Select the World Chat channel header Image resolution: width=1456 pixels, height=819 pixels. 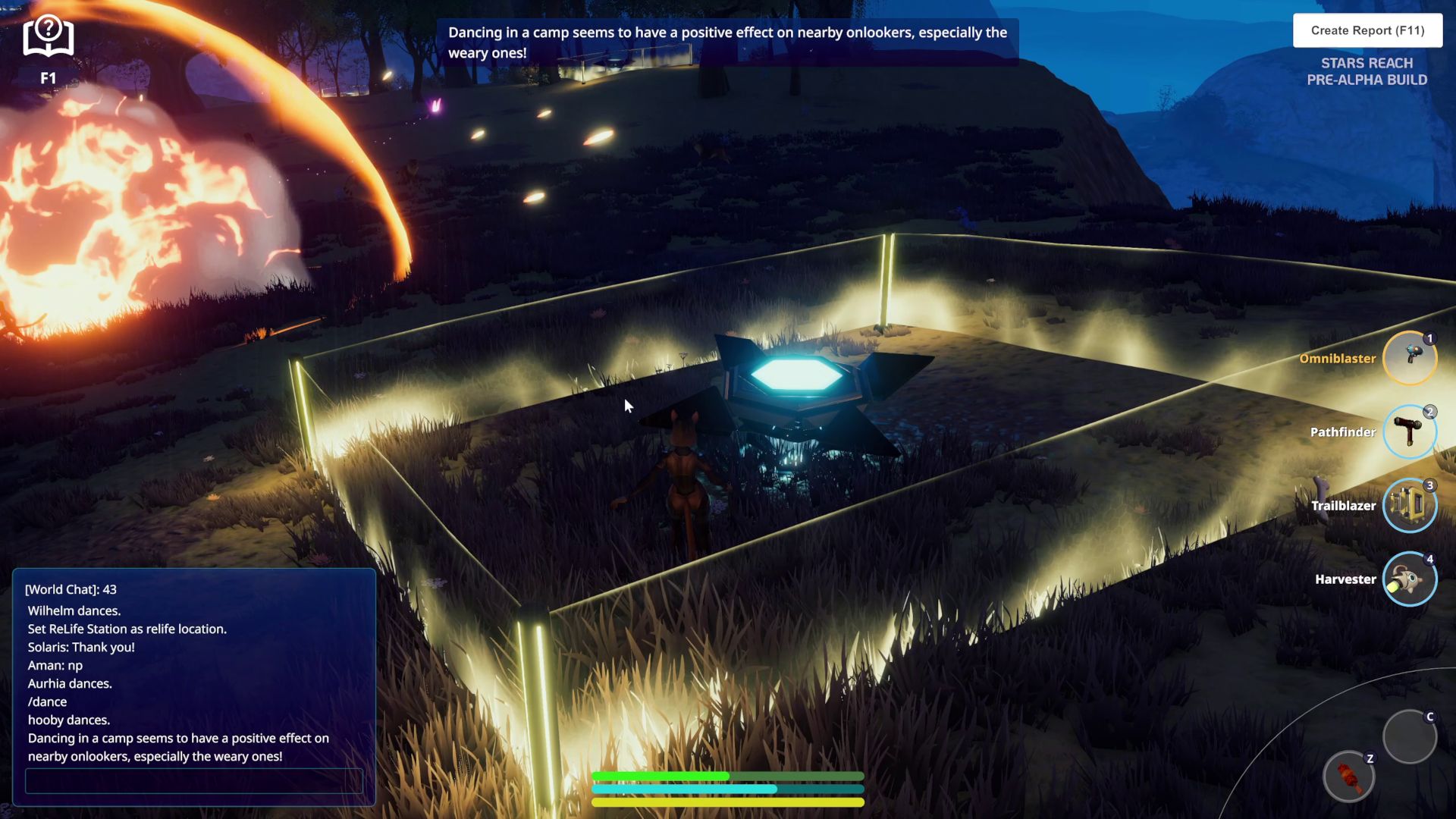pos(71,589)
